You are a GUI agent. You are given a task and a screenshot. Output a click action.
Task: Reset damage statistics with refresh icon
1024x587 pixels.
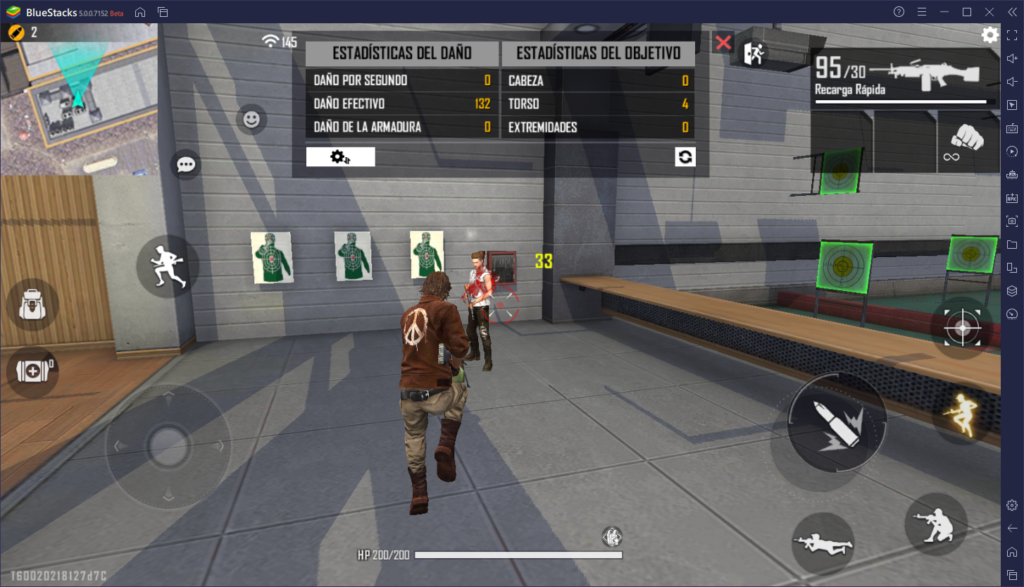click(x=685, y=157)
